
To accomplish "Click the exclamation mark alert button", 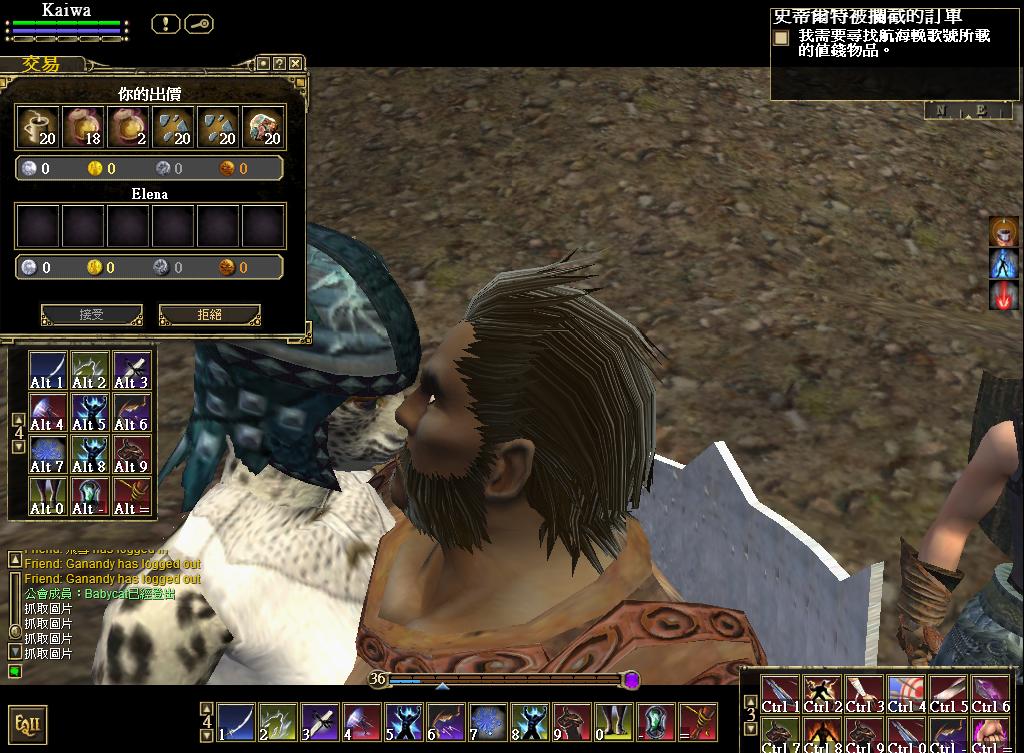I will click(x=165, y=23).
